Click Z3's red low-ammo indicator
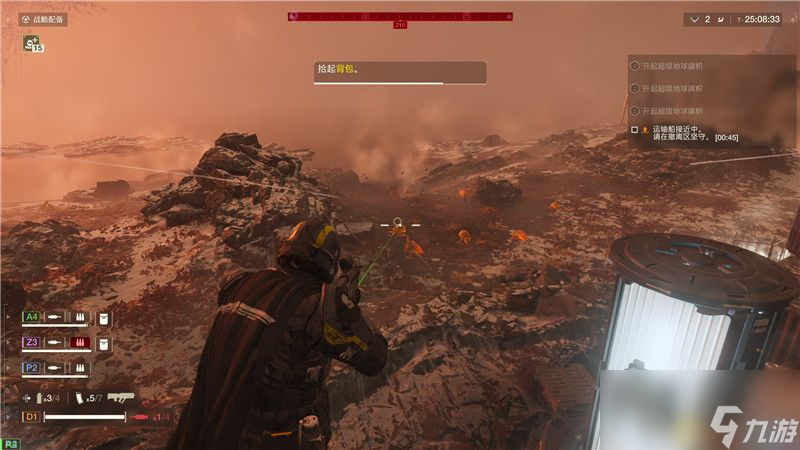800x450 pixels. pyautogui.click(x=79, y=343)
